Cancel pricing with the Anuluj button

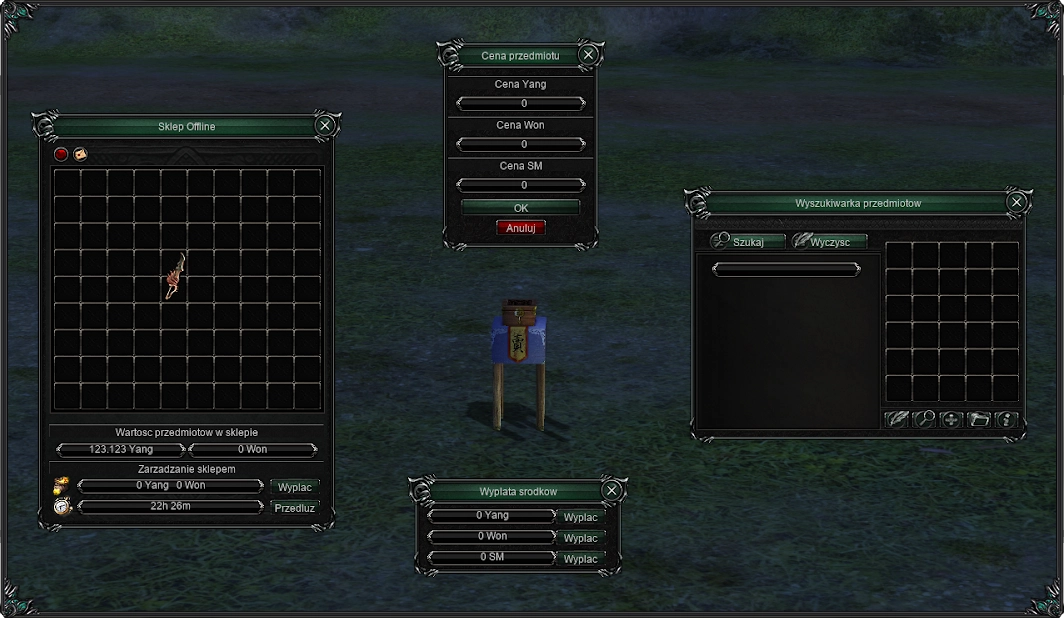pos(520,228)
